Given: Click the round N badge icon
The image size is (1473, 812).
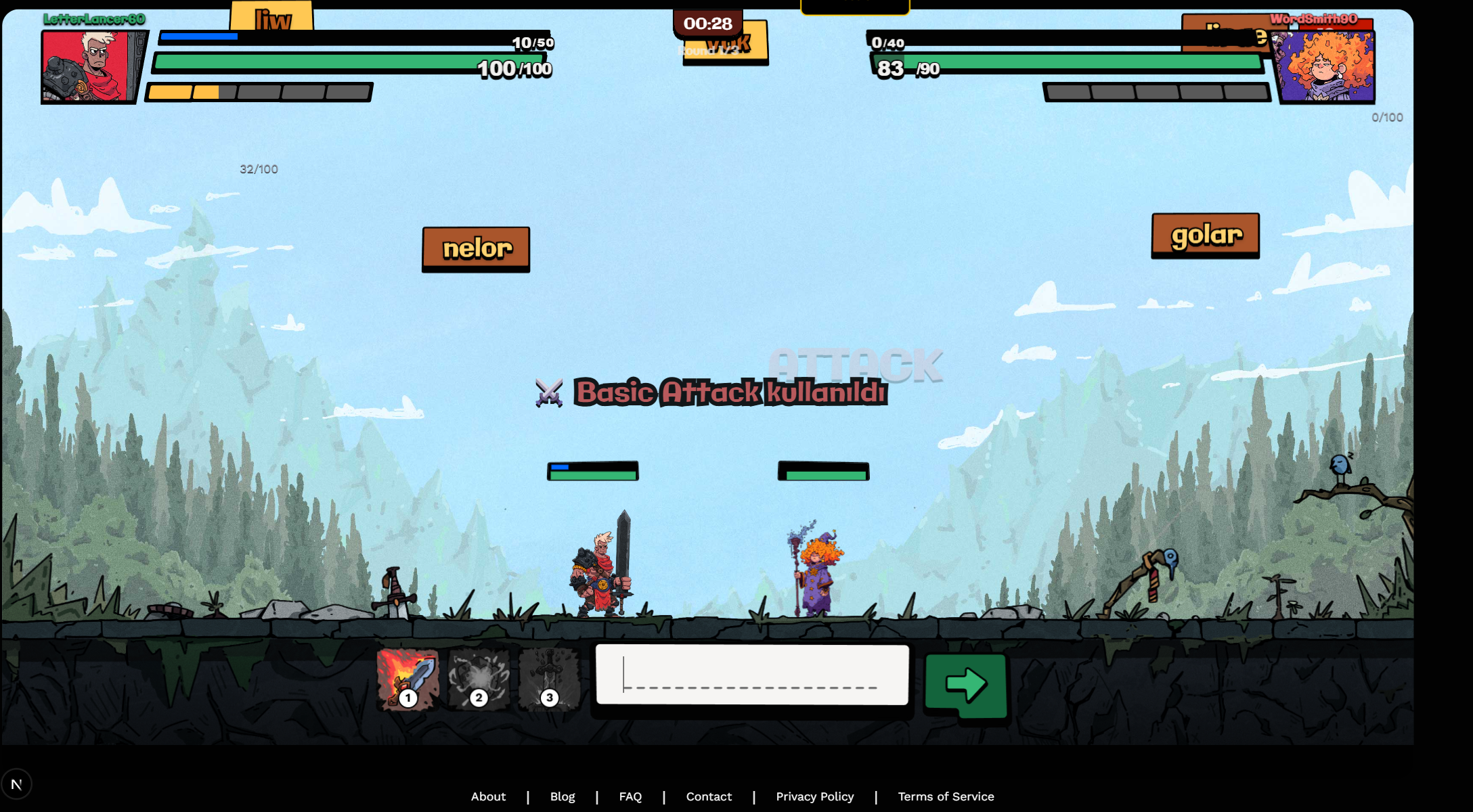Looking at the screenshot, I should pyautogui.click(x=16, y=784).
